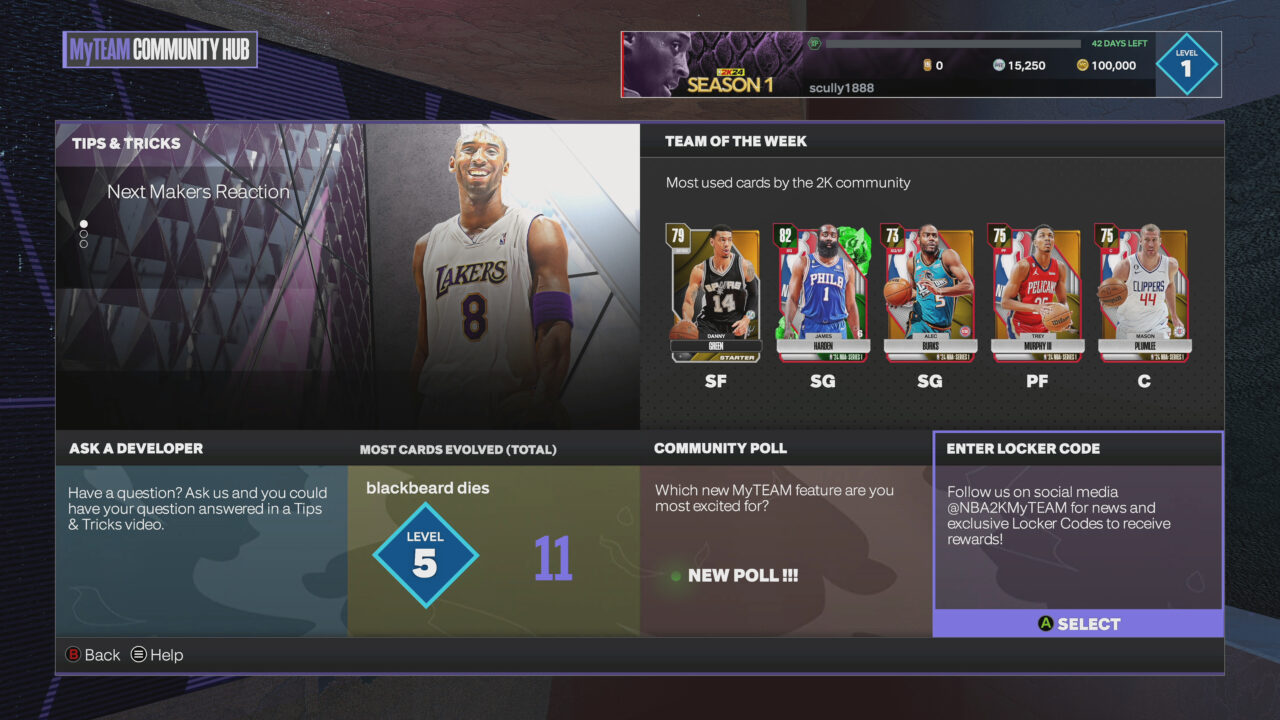The image size is (1280, 720).
Task: Select the first Tips & Tricks pagination dot
Action: click(x=83, y=225)
